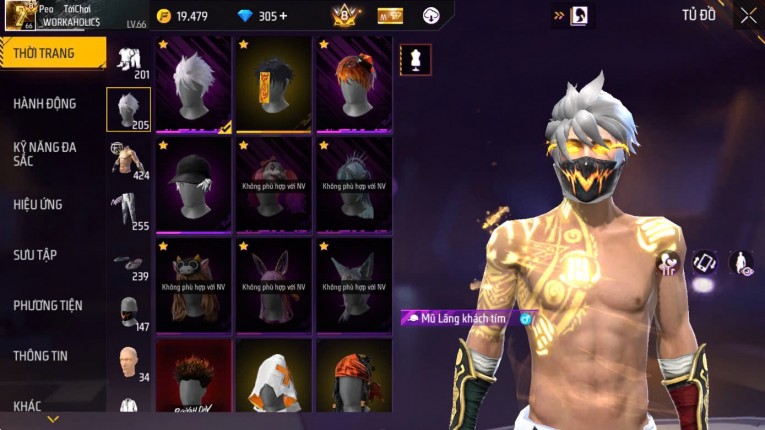Select the outfit set subcategory with 201

pos(128,61)
